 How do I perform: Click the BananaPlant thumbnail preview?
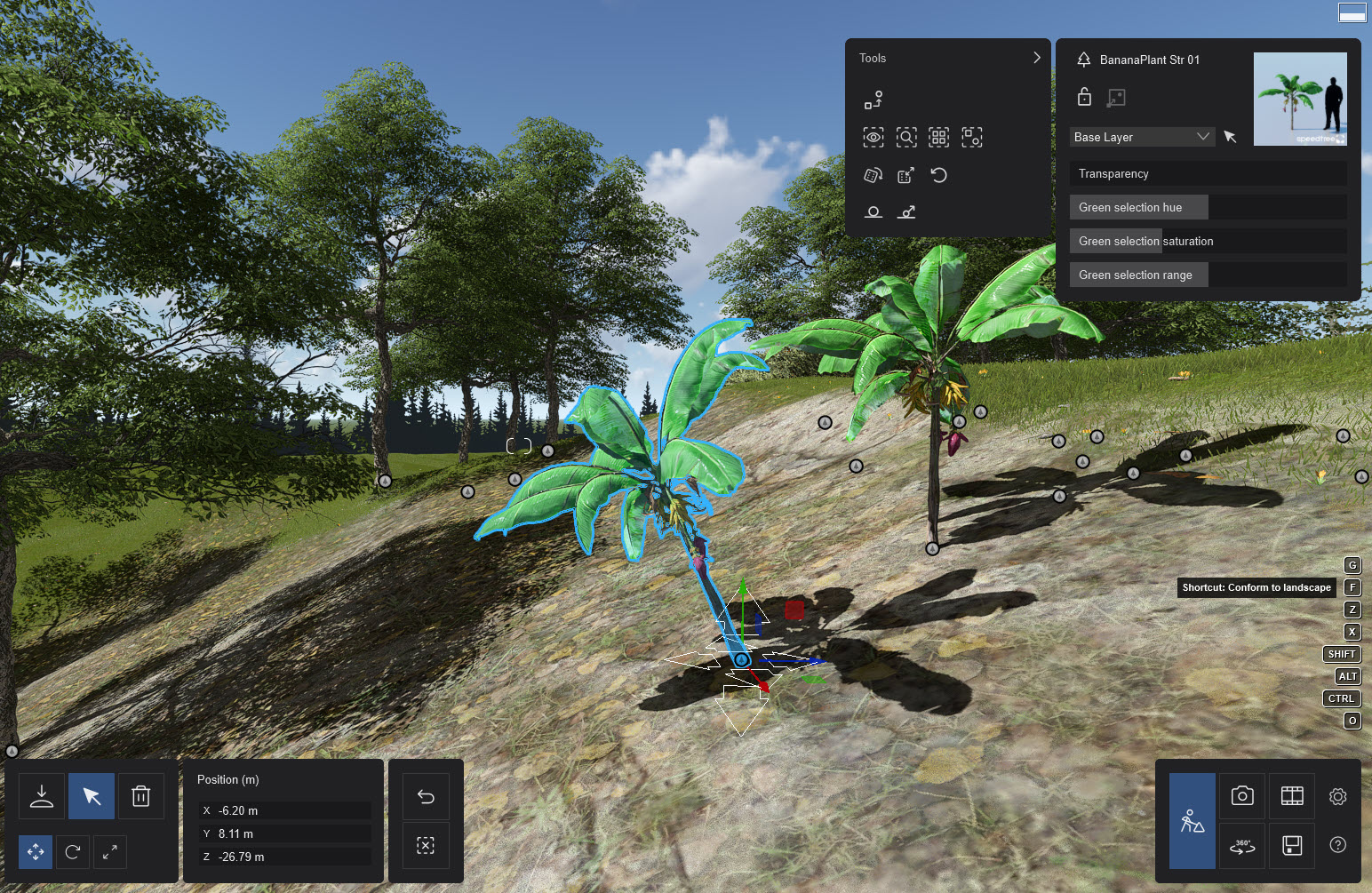pos(1300,99)
